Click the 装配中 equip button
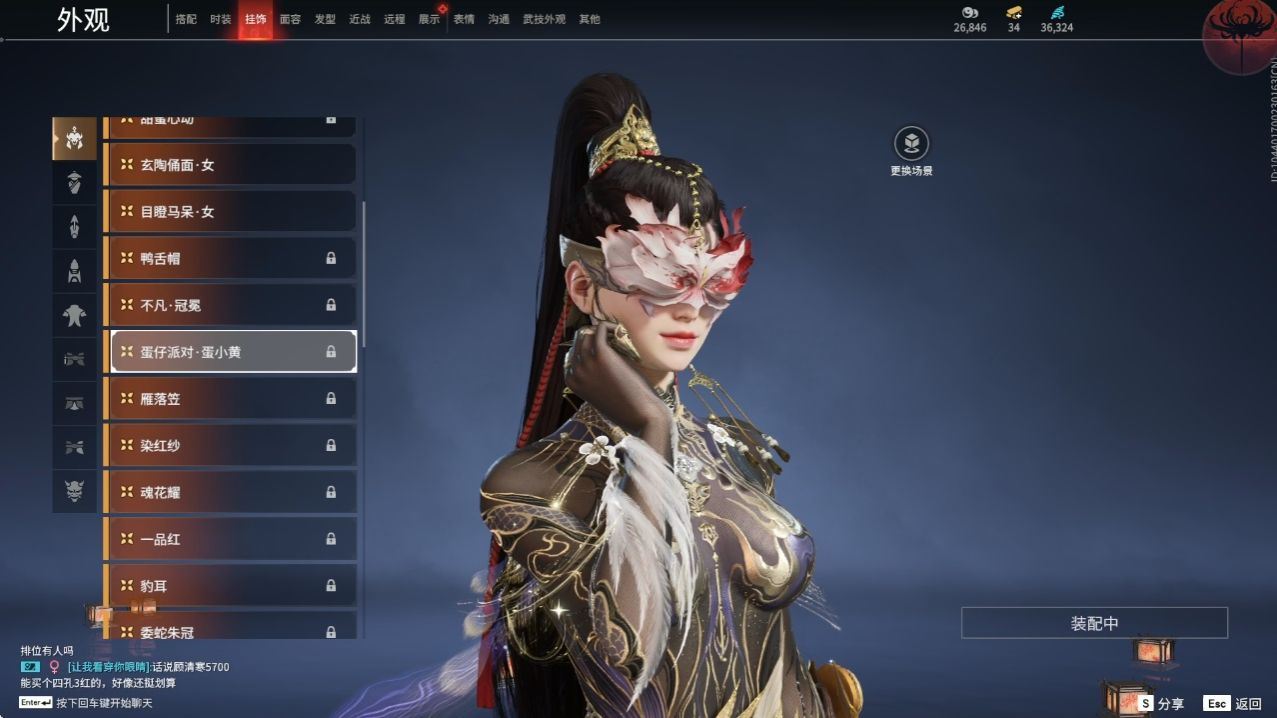 point(1094,623)
